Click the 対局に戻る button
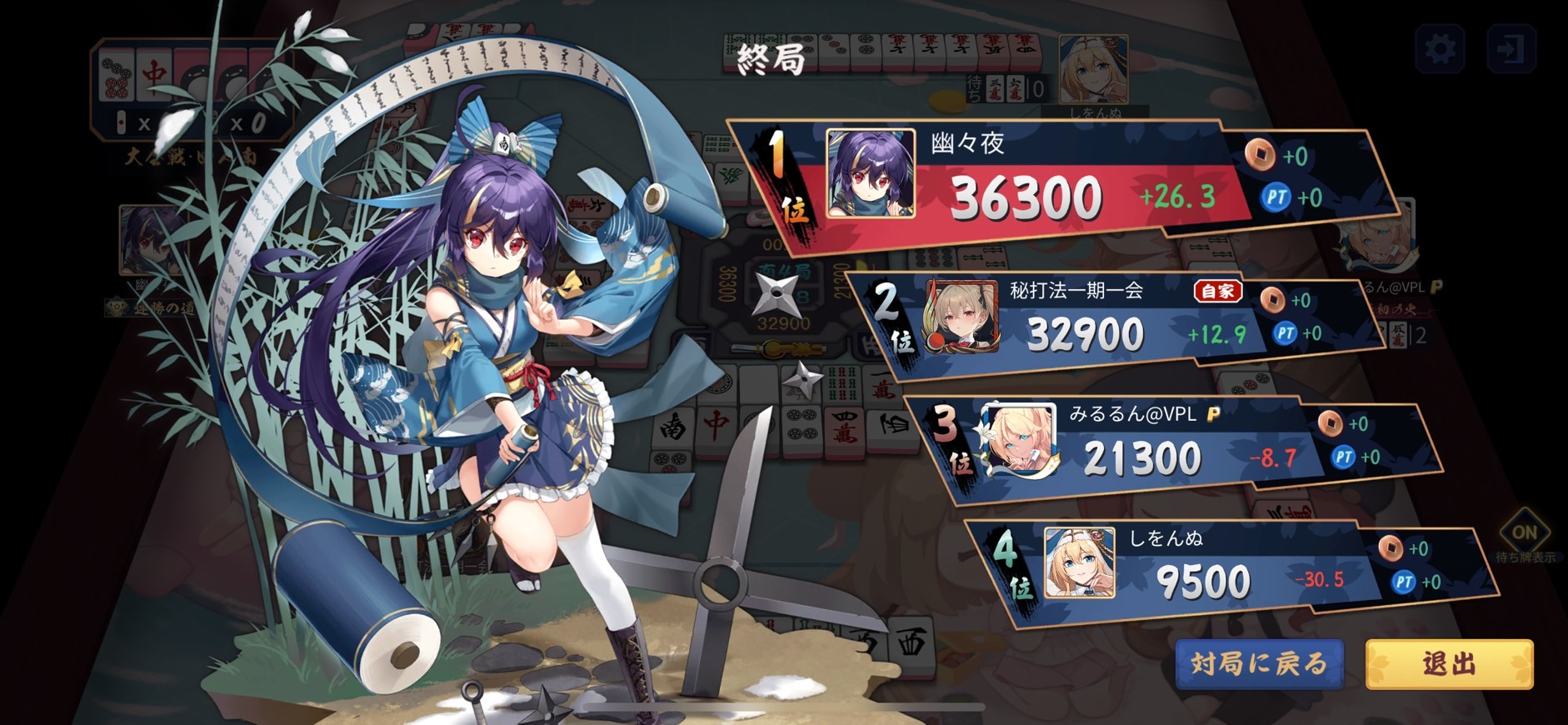Viewport: 1568px width, 725px height. click(x=1259, y=664)
